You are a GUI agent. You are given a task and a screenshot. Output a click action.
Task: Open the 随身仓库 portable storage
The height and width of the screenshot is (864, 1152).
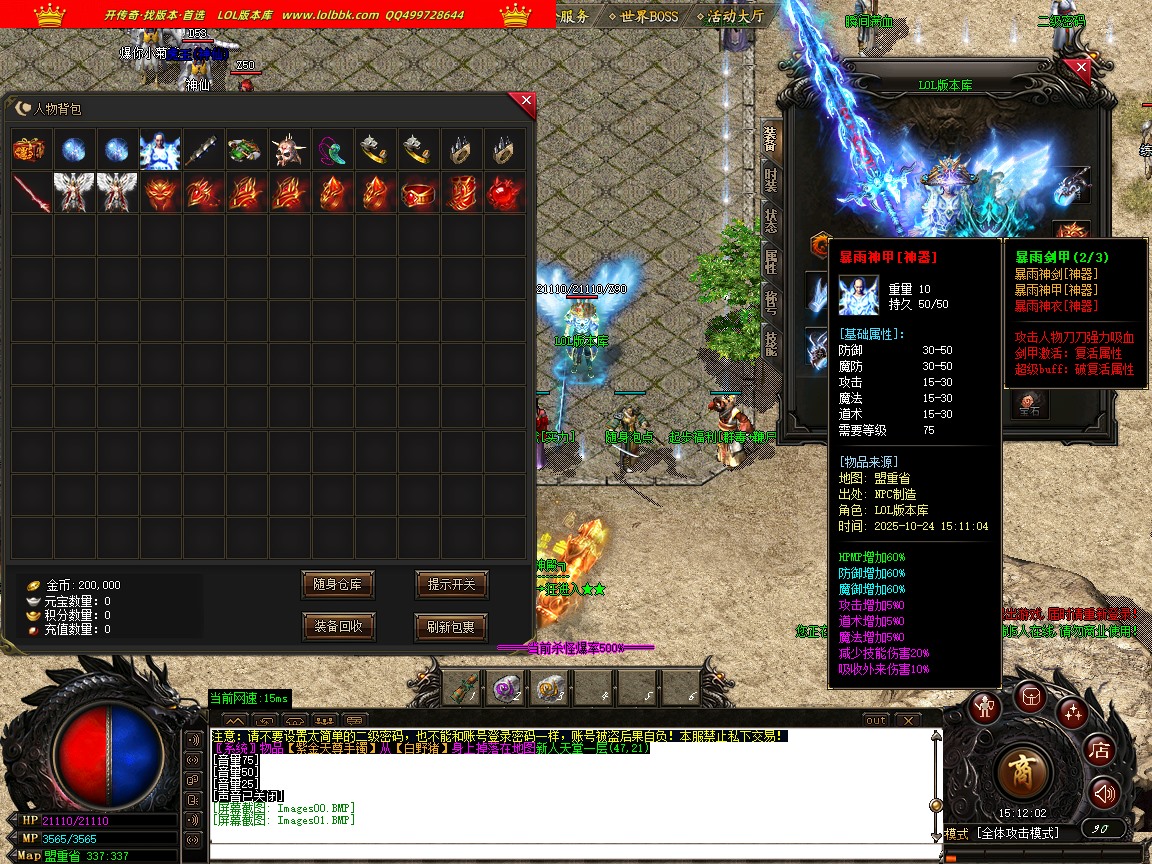338,584
